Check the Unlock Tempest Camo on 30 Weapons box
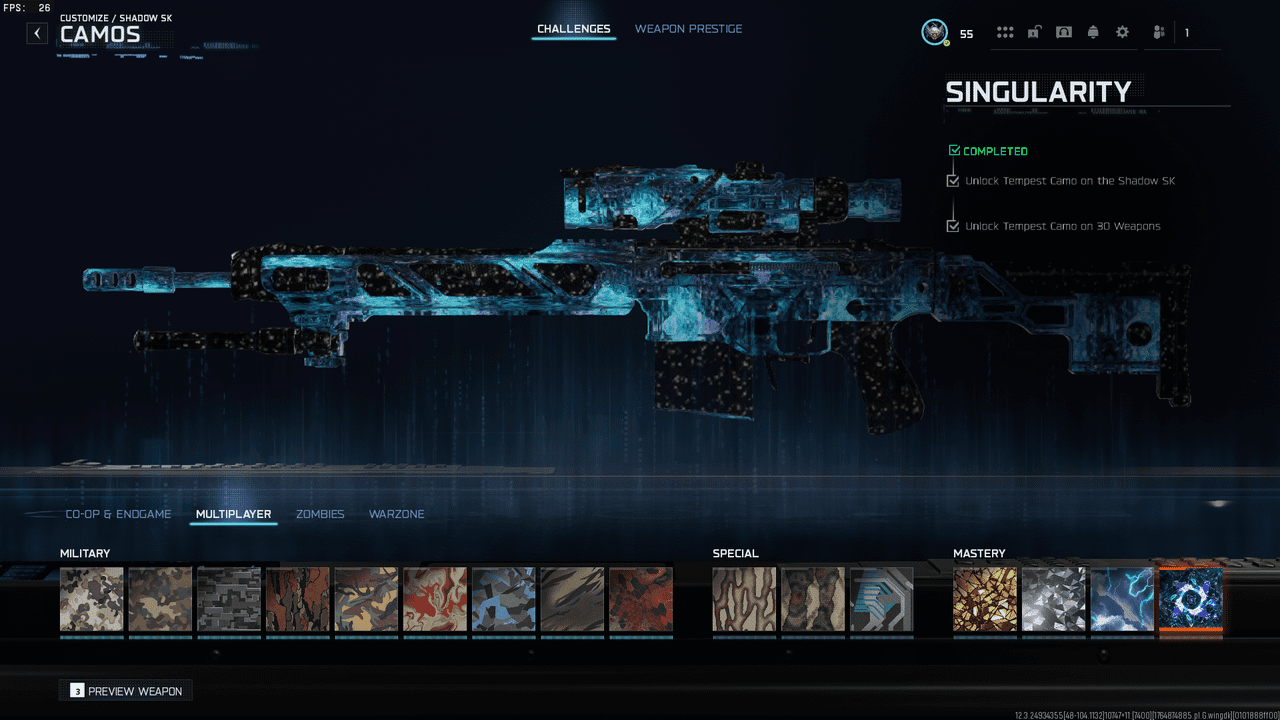Screen dimensions: 1280x720 tap(953, 226)
